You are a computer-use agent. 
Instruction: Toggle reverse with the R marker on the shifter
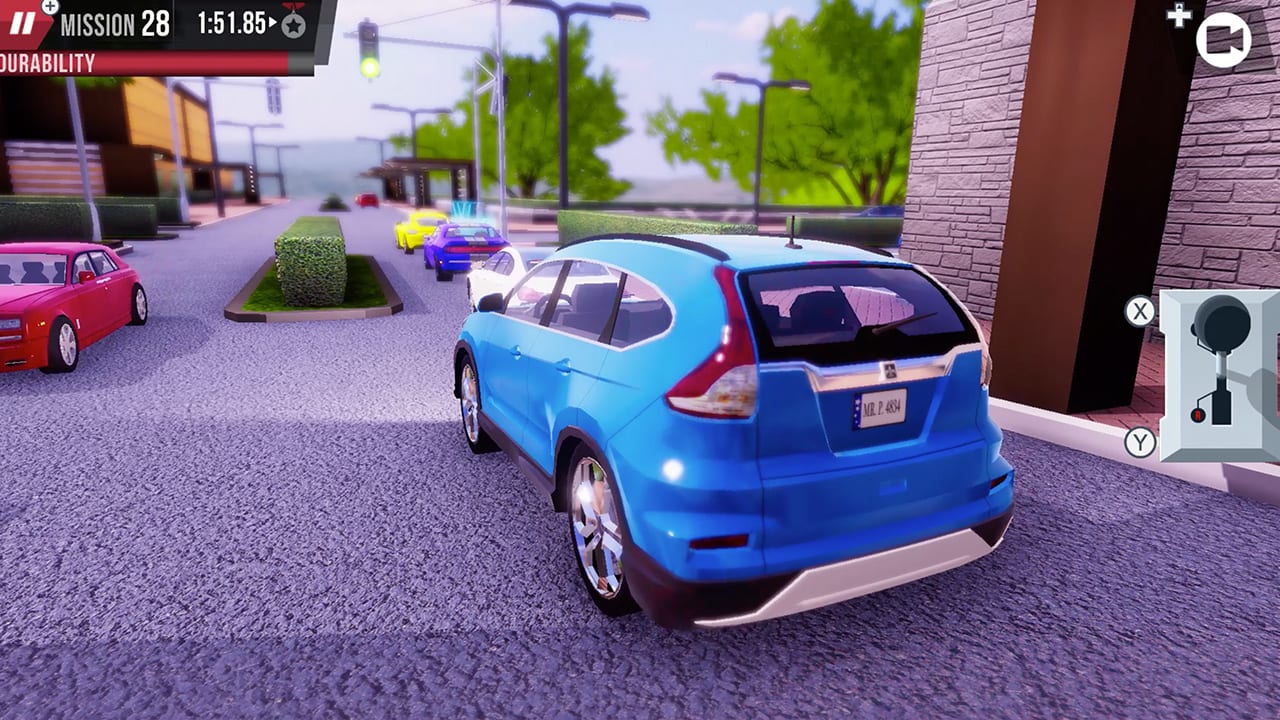tap(1197, 415)
